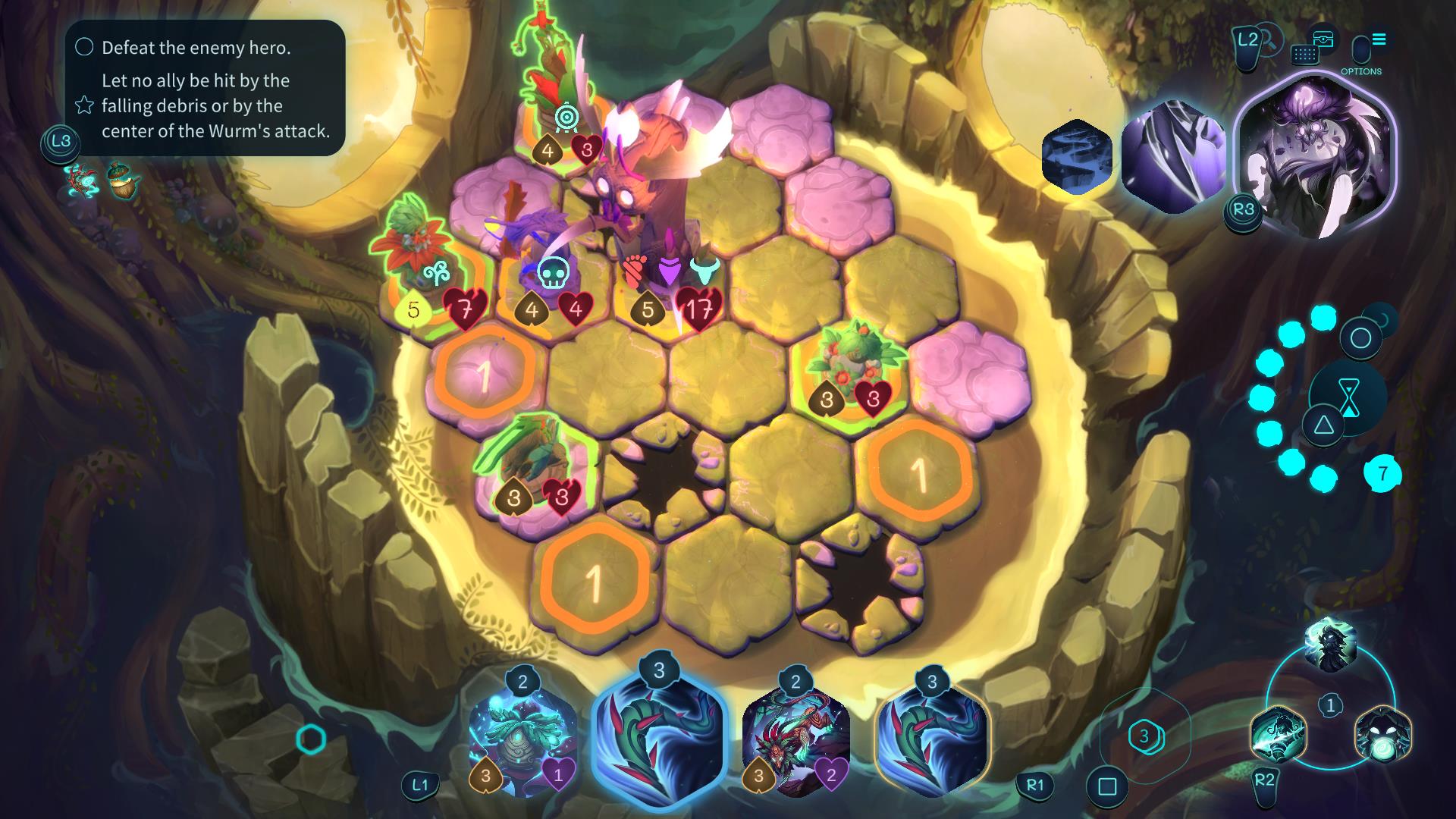Open the draw pile showing 3
This screenshot has width=1456, height=819.
[1144, 736]
